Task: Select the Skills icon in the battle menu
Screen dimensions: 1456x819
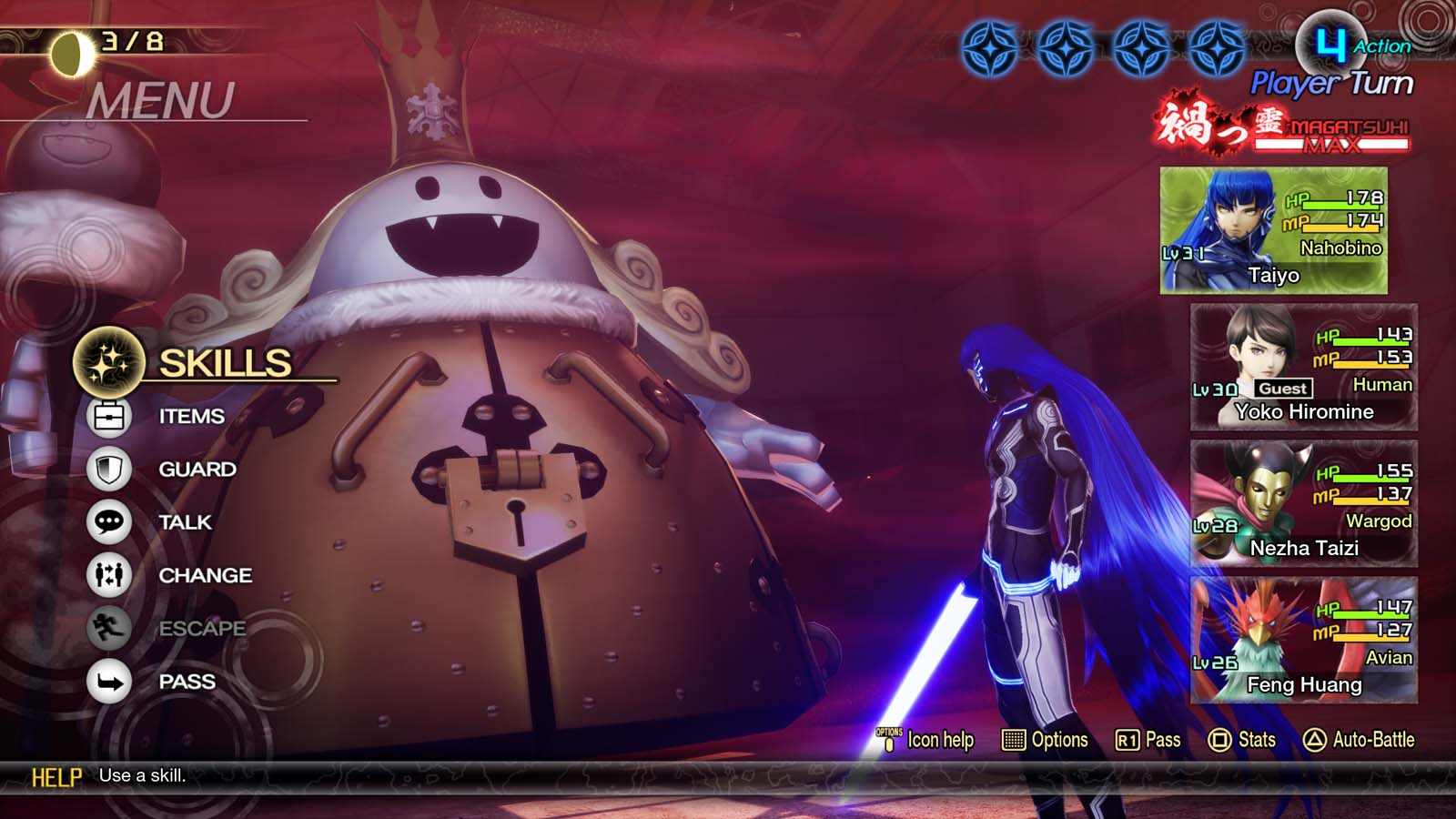Action: pos(108,362)
